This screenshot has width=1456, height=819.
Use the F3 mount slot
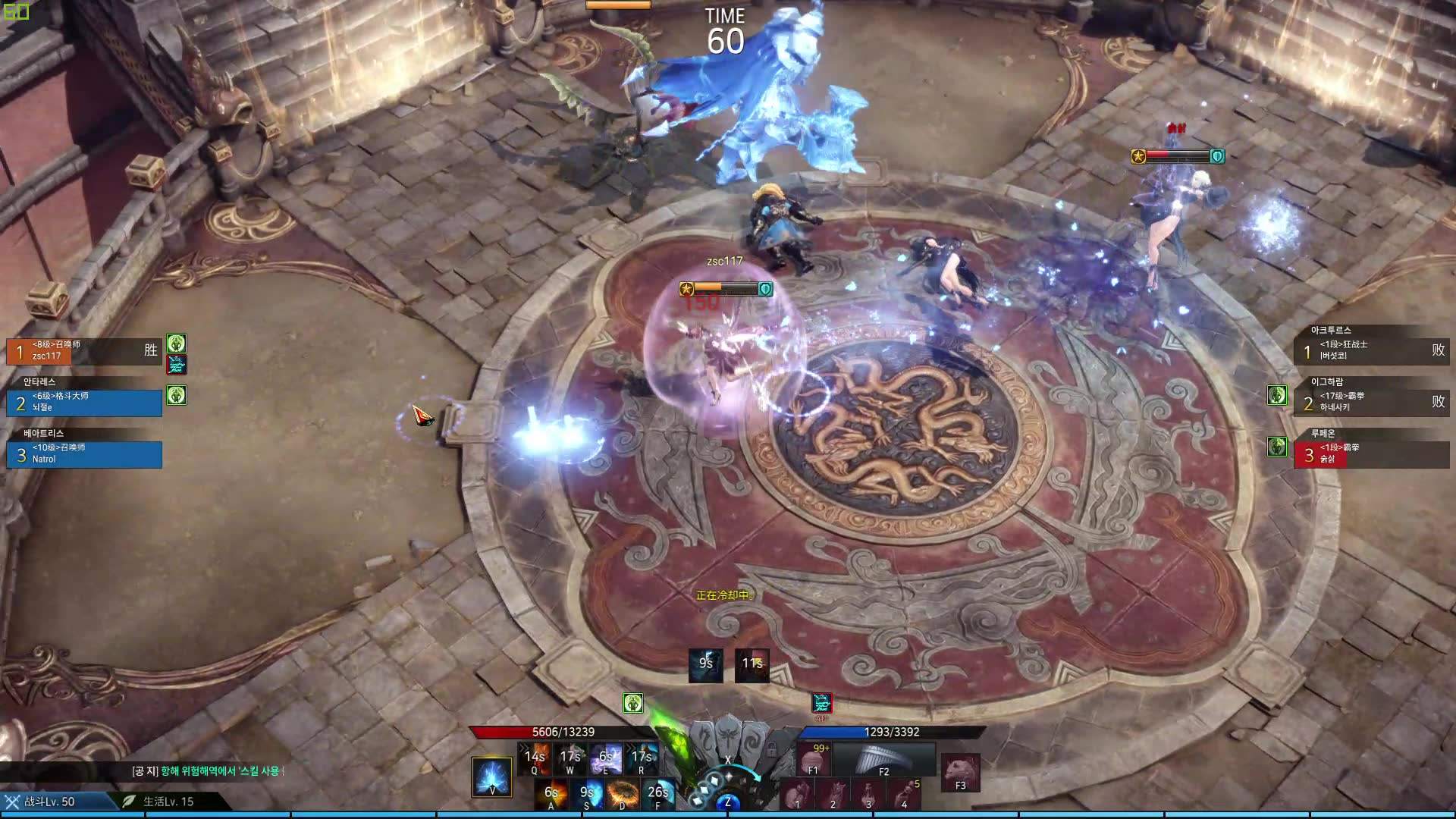[x=960, y=773]
